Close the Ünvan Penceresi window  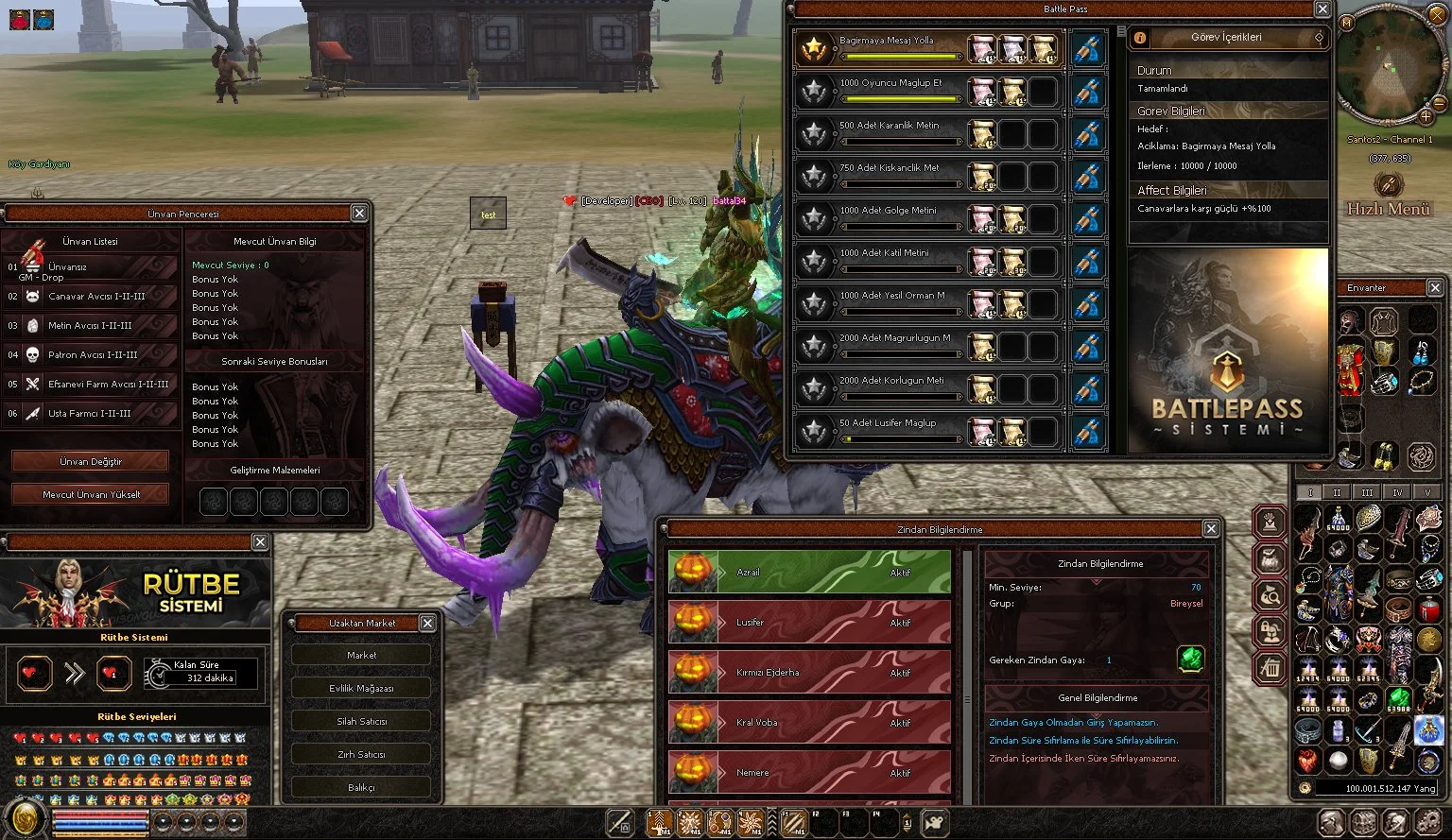[359, 214]
